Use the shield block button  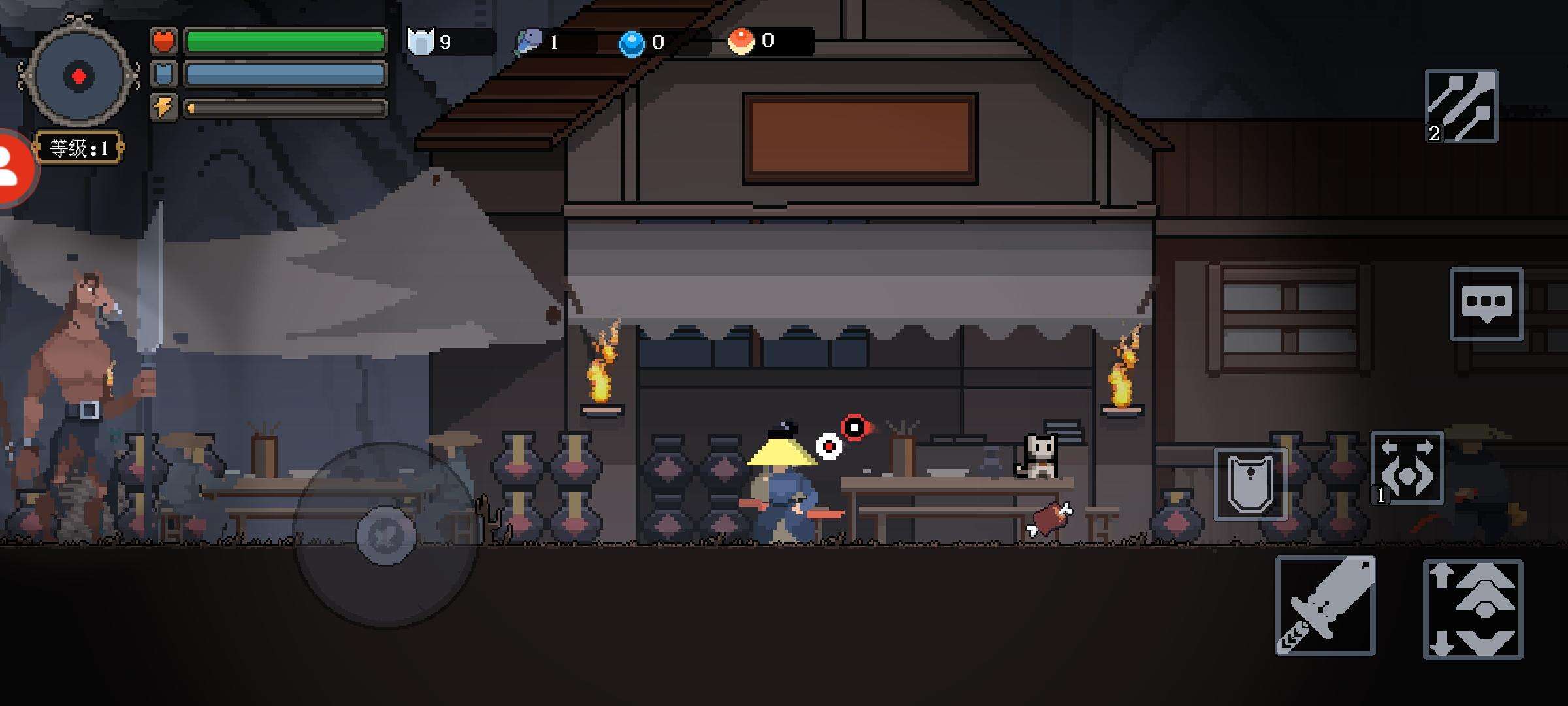1250,484
